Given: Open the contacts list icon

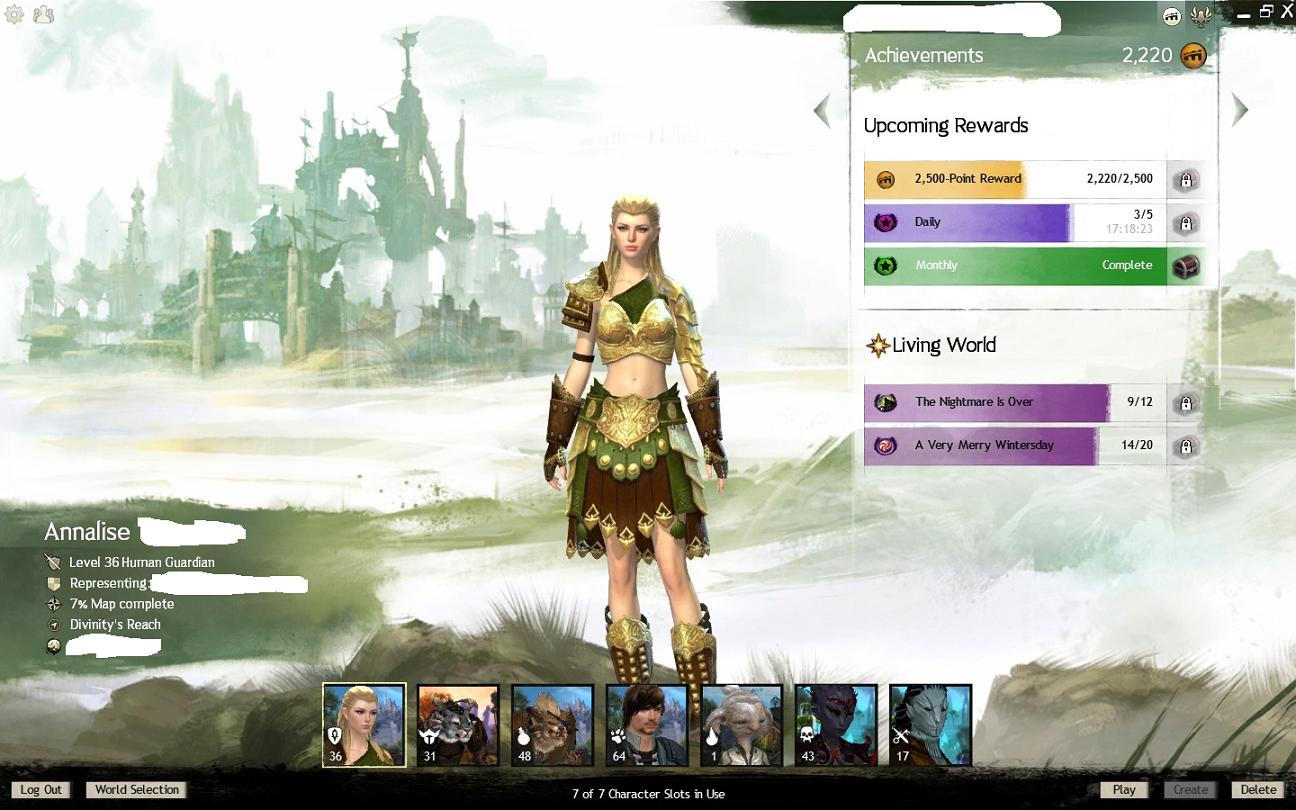Looking at the screenshot, I should [x=43, y=14].
